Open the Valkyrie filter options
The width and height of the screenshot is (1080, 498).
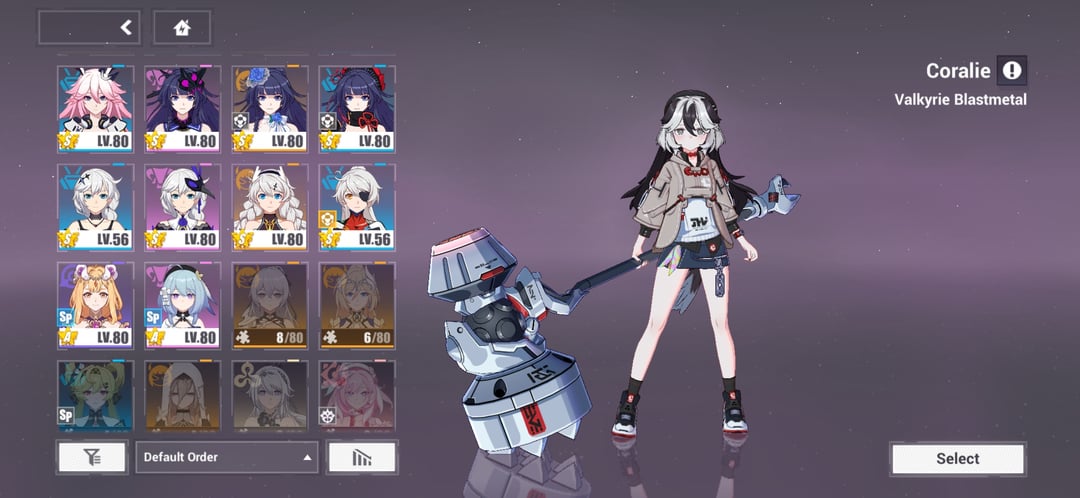92,457
